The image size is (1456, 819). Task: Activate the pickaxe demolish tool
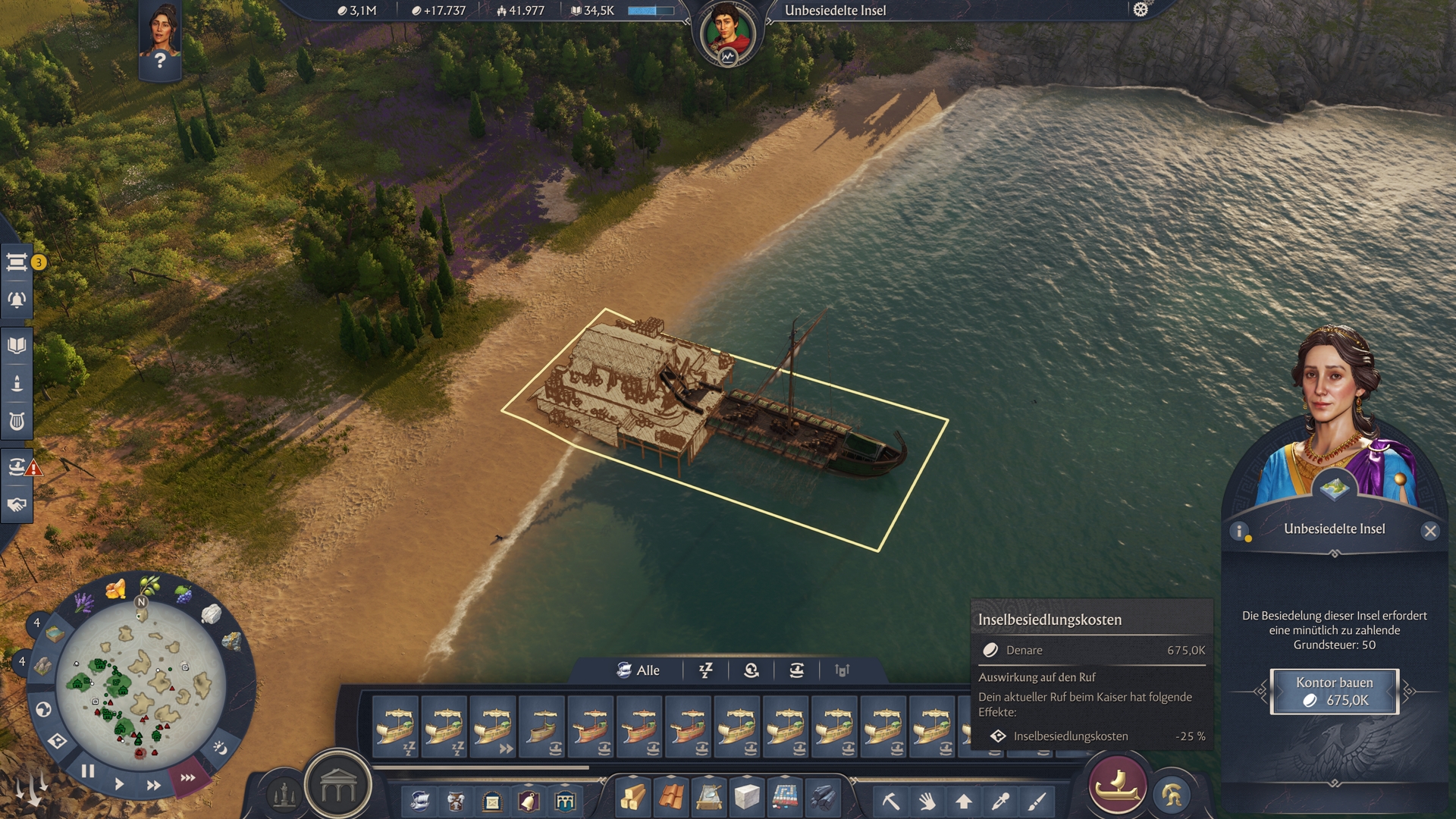890,801
